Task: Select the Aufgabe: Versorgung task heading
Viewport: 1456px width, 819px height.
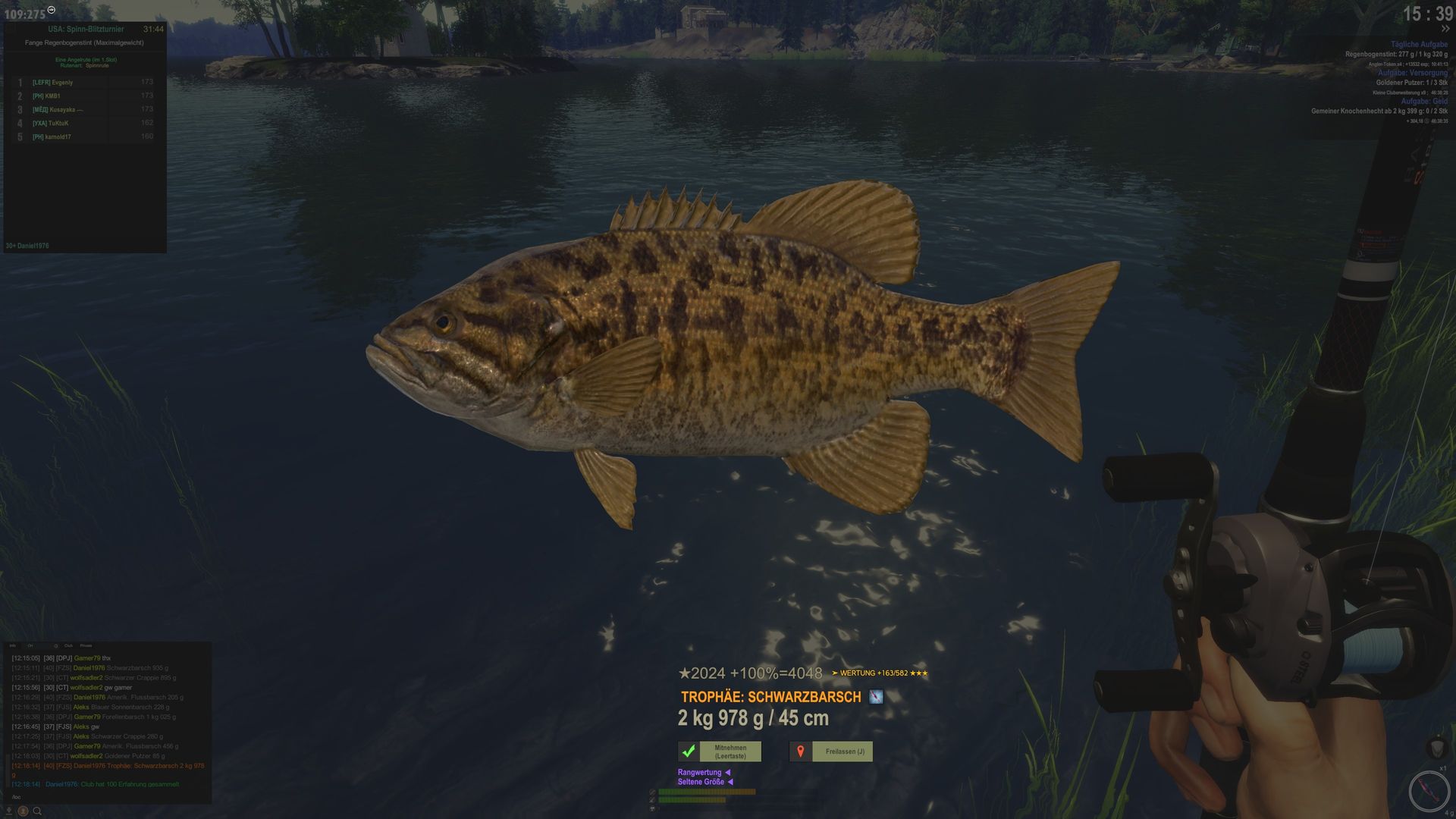Action: pos(1412,74)
